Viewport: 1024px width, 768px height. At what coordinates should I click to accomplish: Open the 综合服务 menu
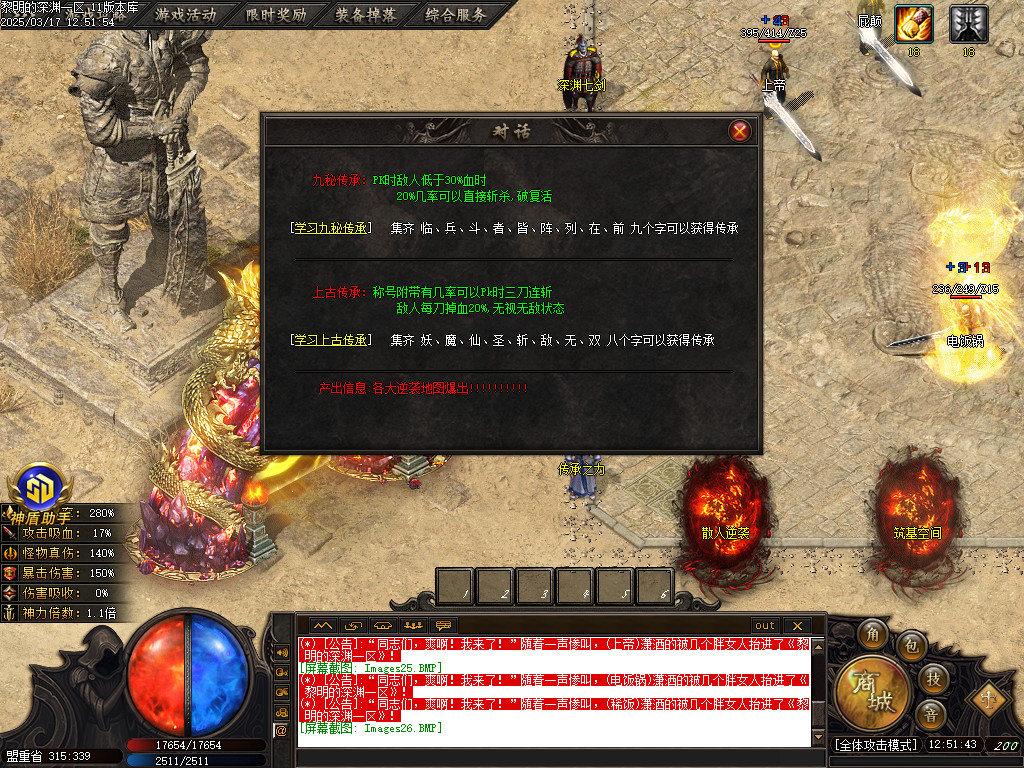pyautogui.click(x=456, y=15)
